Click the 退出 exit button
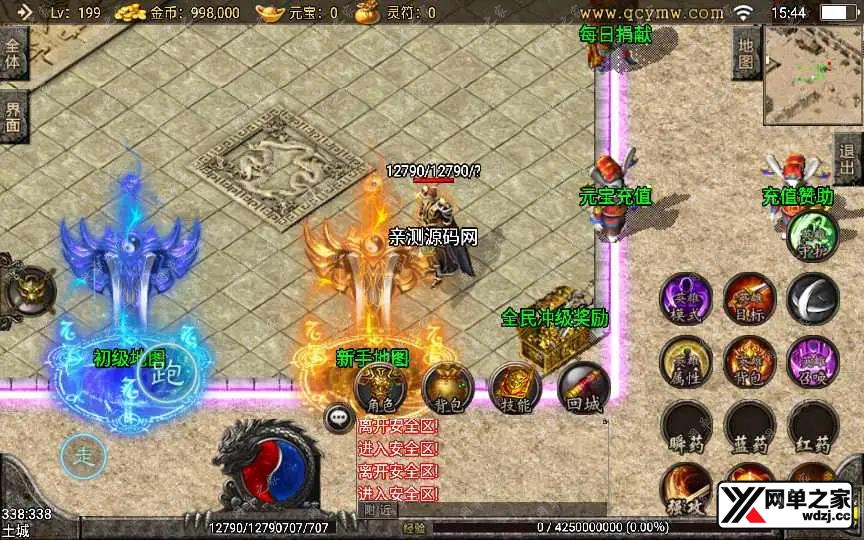Image resolution: width=864 pixels, height=540 pixels. (x=848, y=158)
